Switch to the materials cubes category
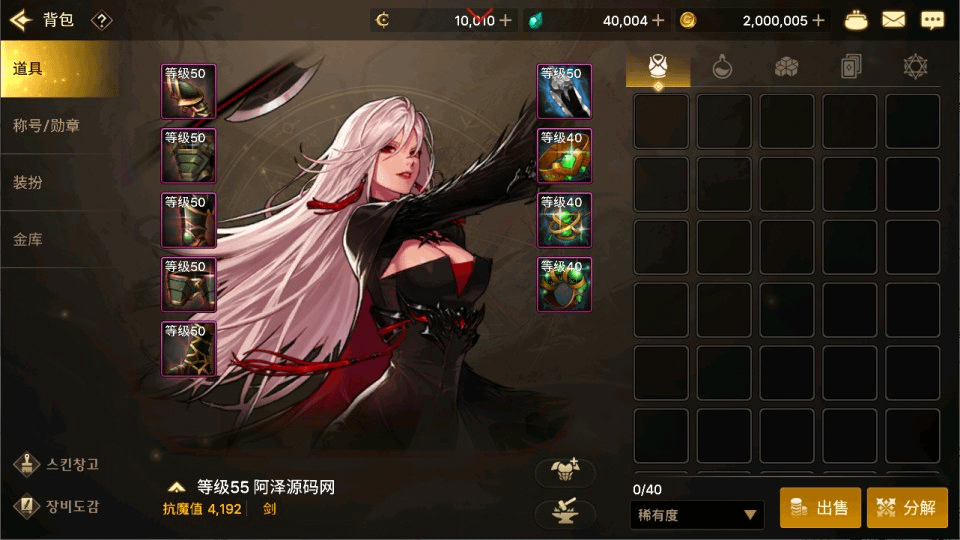 (786, 67)
